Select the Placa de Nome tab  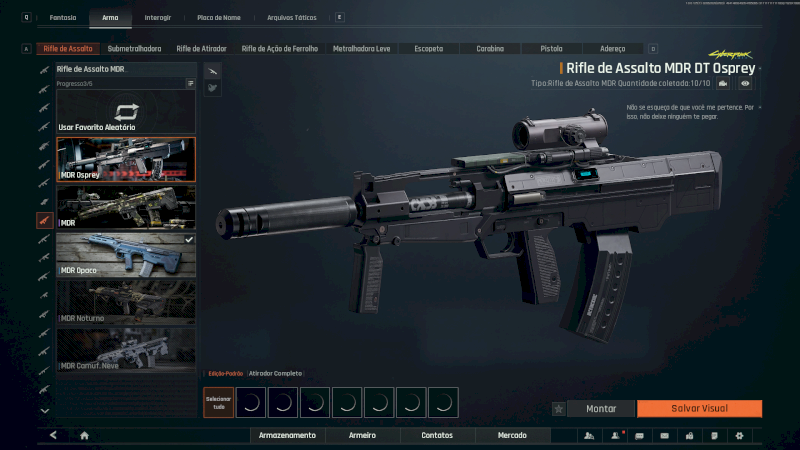click(218, 17)
